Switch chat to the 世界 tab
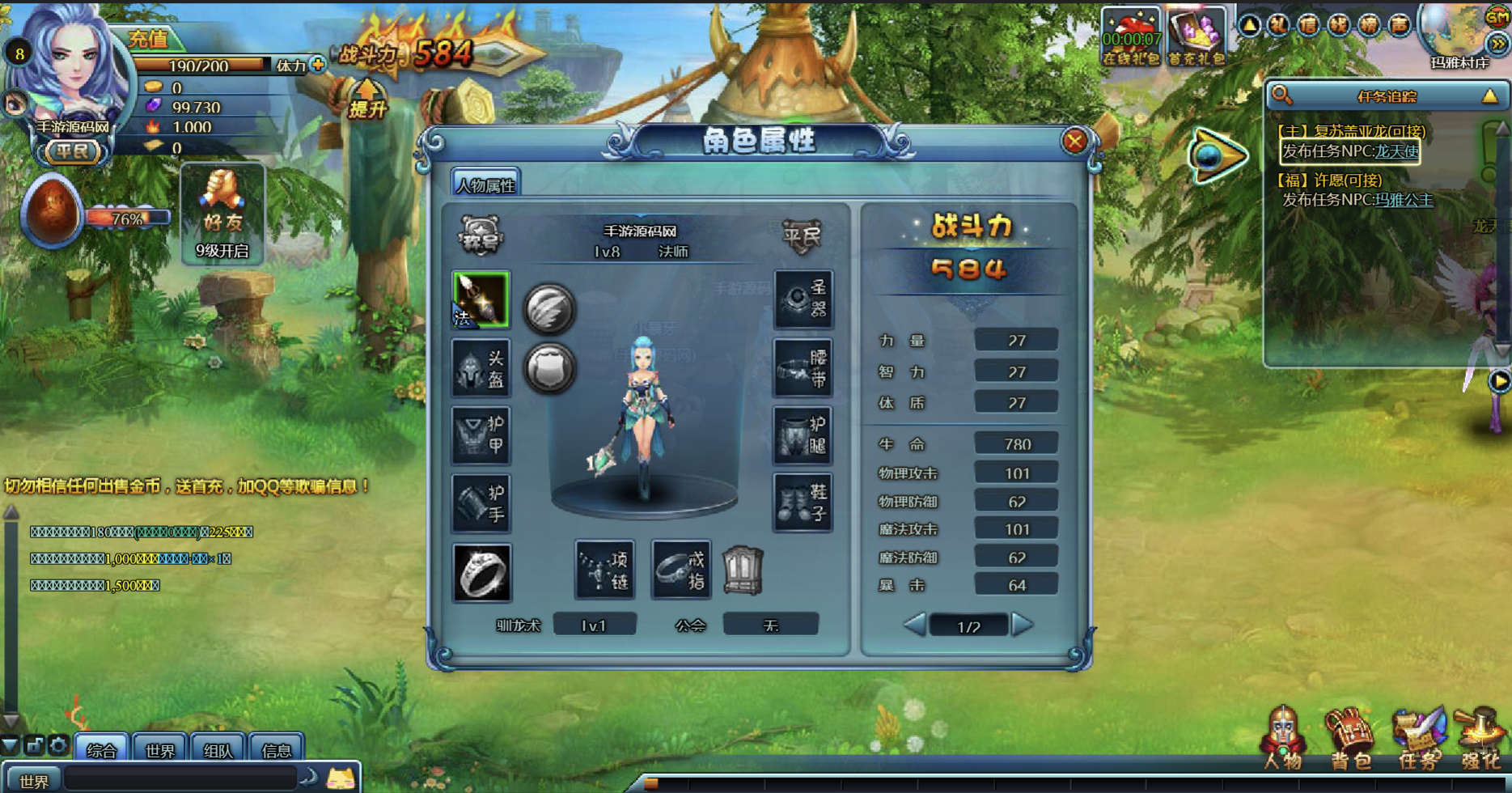This screenshot has width=1512, height=793. pyautogui.click(x=159, y=750)
